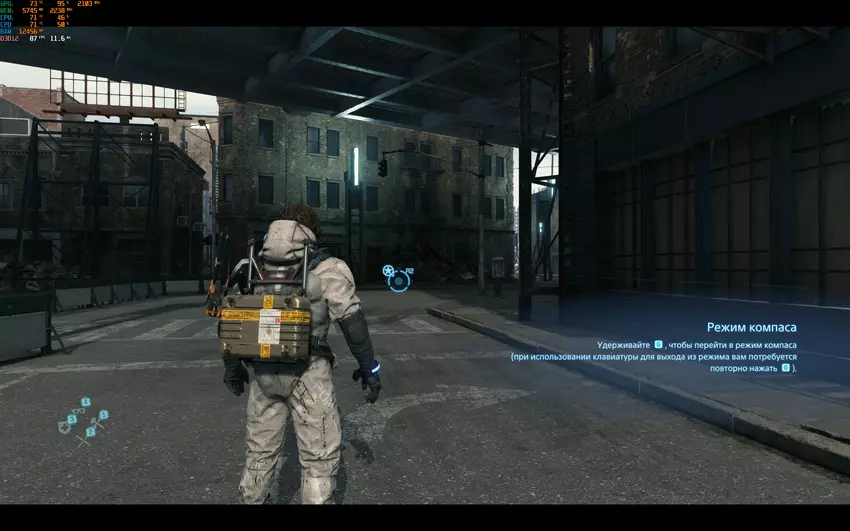Select the chain link cuff icon
This screenshot has height=531, width=850.
tap(80, 411)
